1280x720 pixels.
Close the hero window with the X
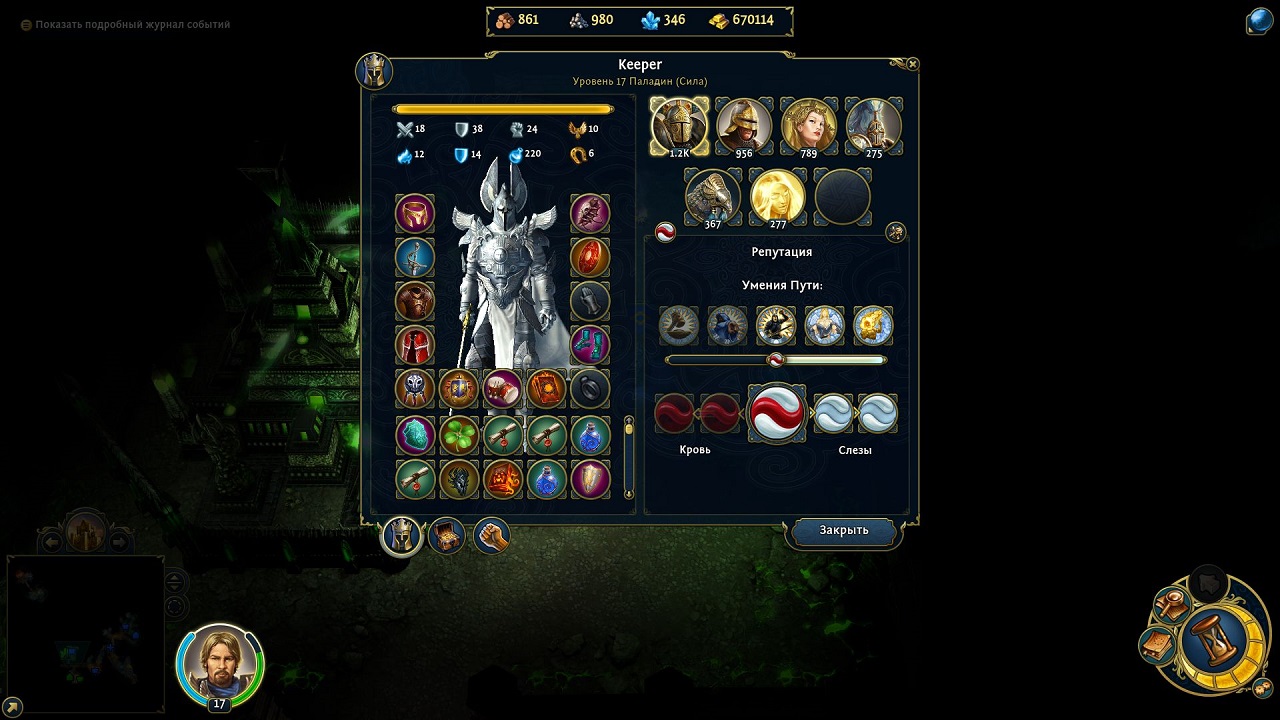coord(912,64)
